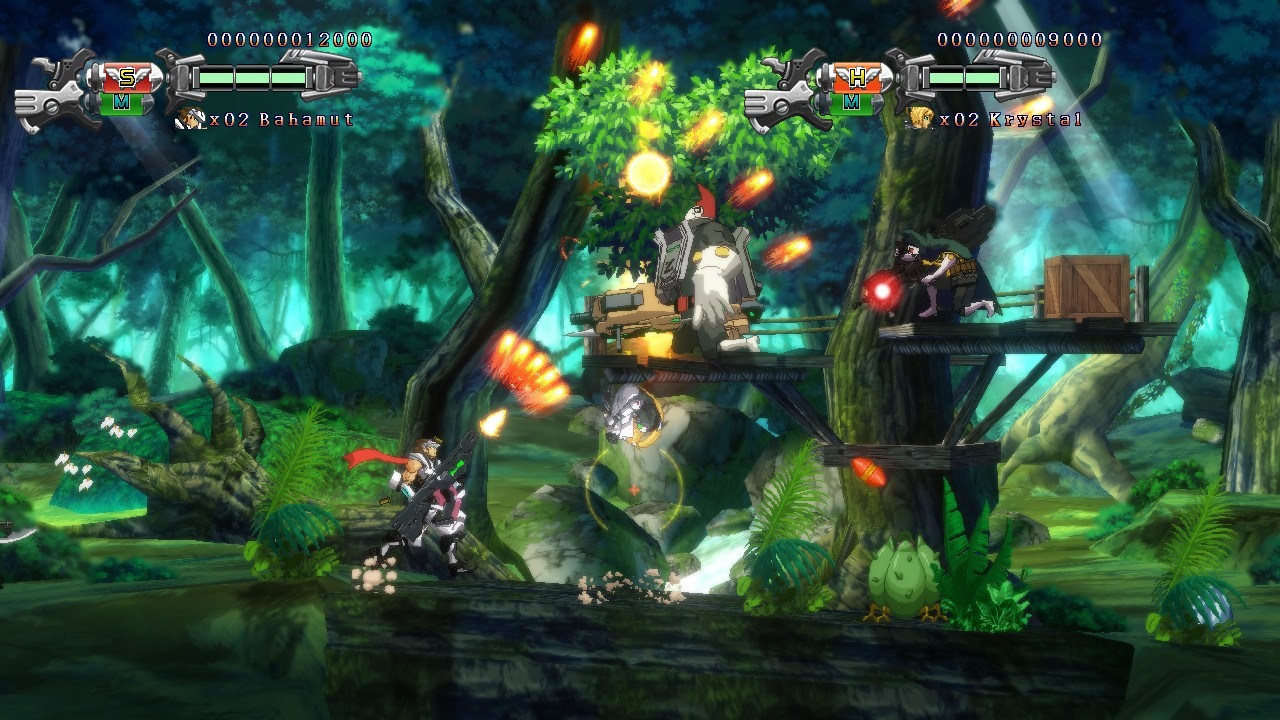
Task: Select Bahamut's red S weapon slot
Action: pyautogui.click(x=125, y=77)
